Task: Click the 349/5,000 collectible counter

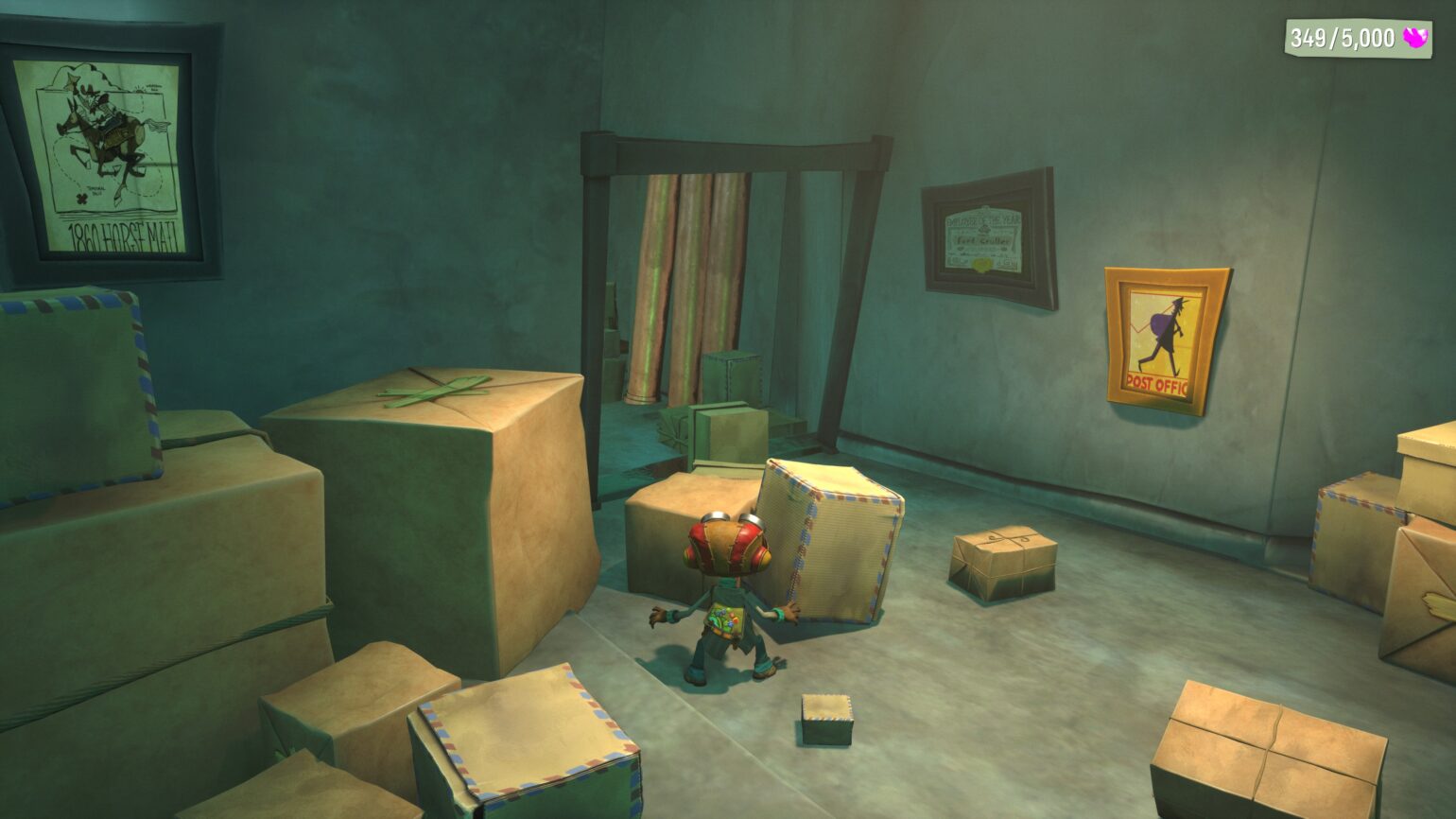Action: point(1343,38)
